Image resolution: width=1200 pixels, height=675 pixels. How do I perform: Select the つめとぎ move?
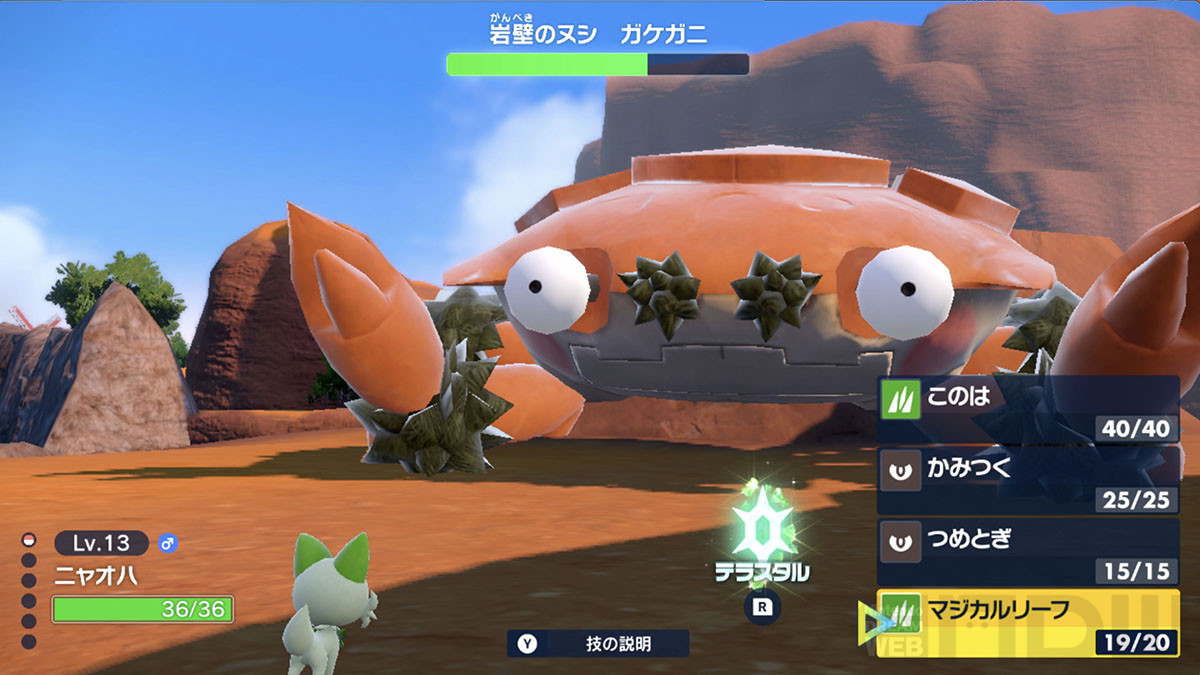click(x=1028, y=552)
